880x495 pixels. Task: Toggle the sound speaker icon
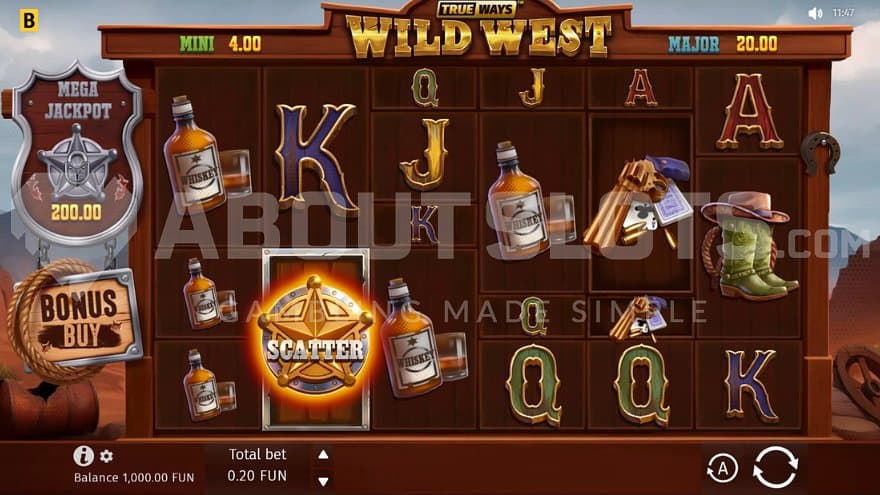tap(815, 13)
